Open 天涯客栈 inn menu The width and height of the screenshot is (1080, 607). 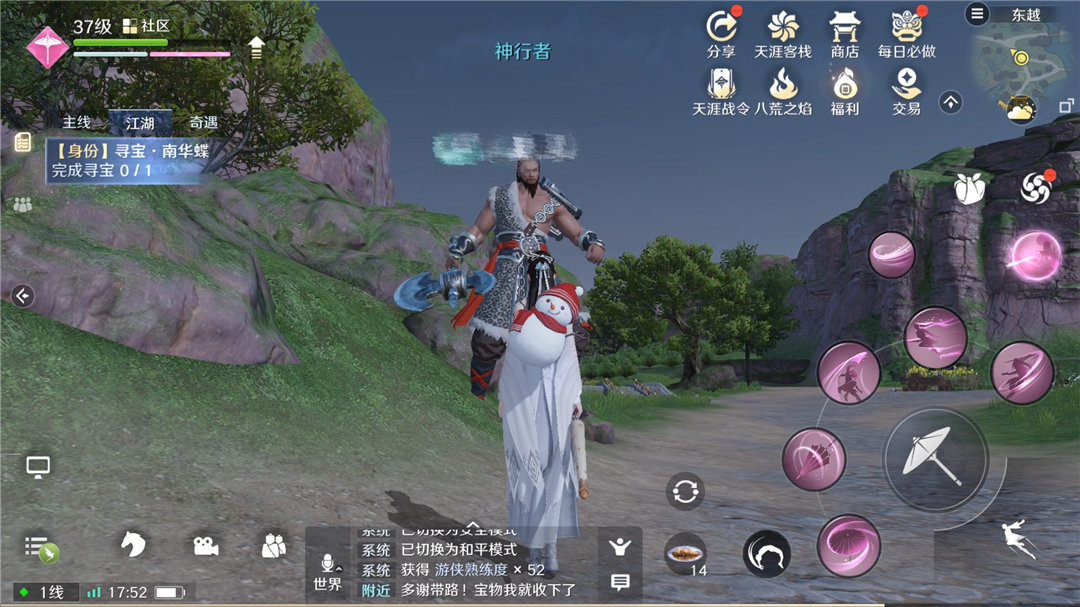pyautogui.click(x=782, y=33)
